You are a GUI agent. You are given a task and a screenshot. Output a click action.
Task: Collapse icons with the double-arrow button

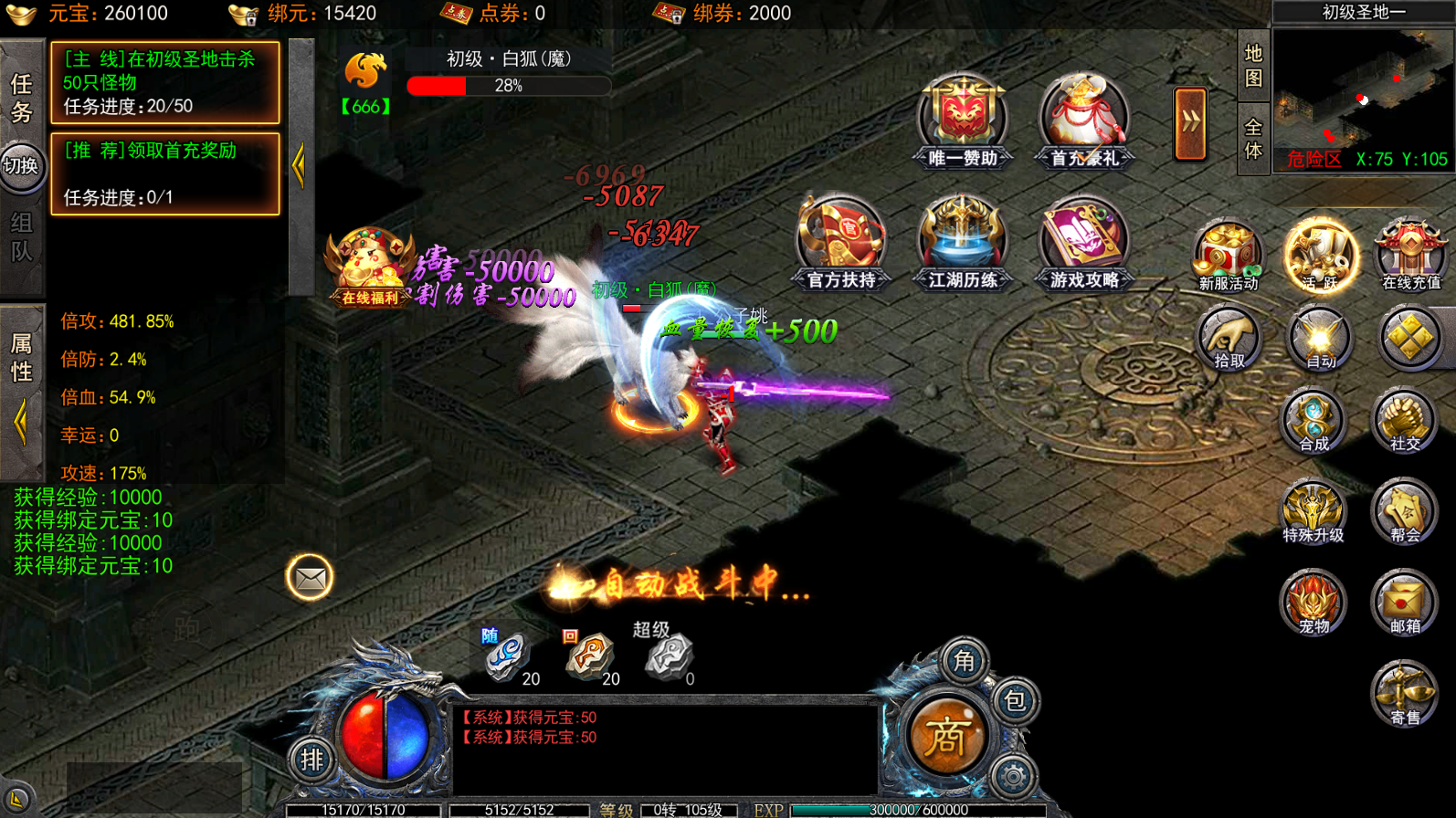(1190, 123)
